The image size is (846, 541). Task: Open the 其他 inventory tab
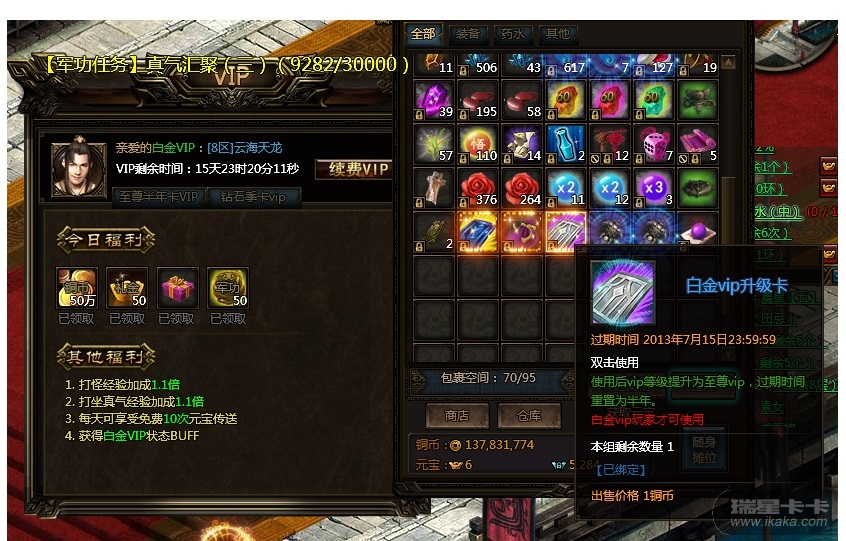click(557, 33)
